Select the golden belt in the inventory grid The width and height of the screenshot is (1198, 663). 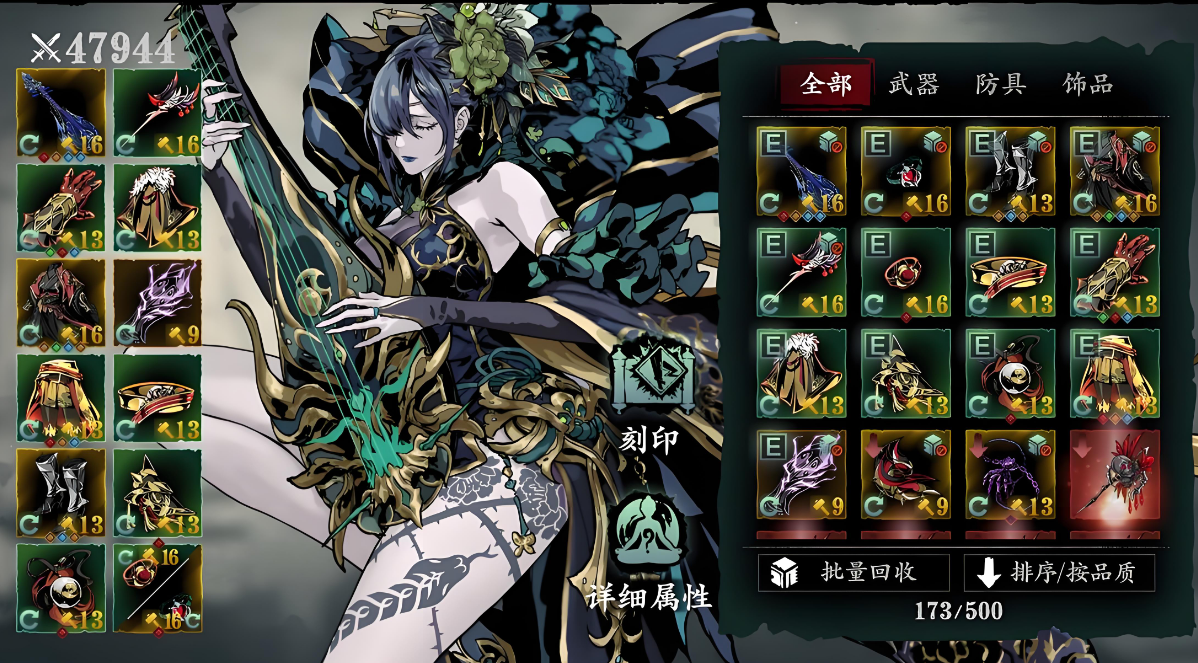[1010, 273]
